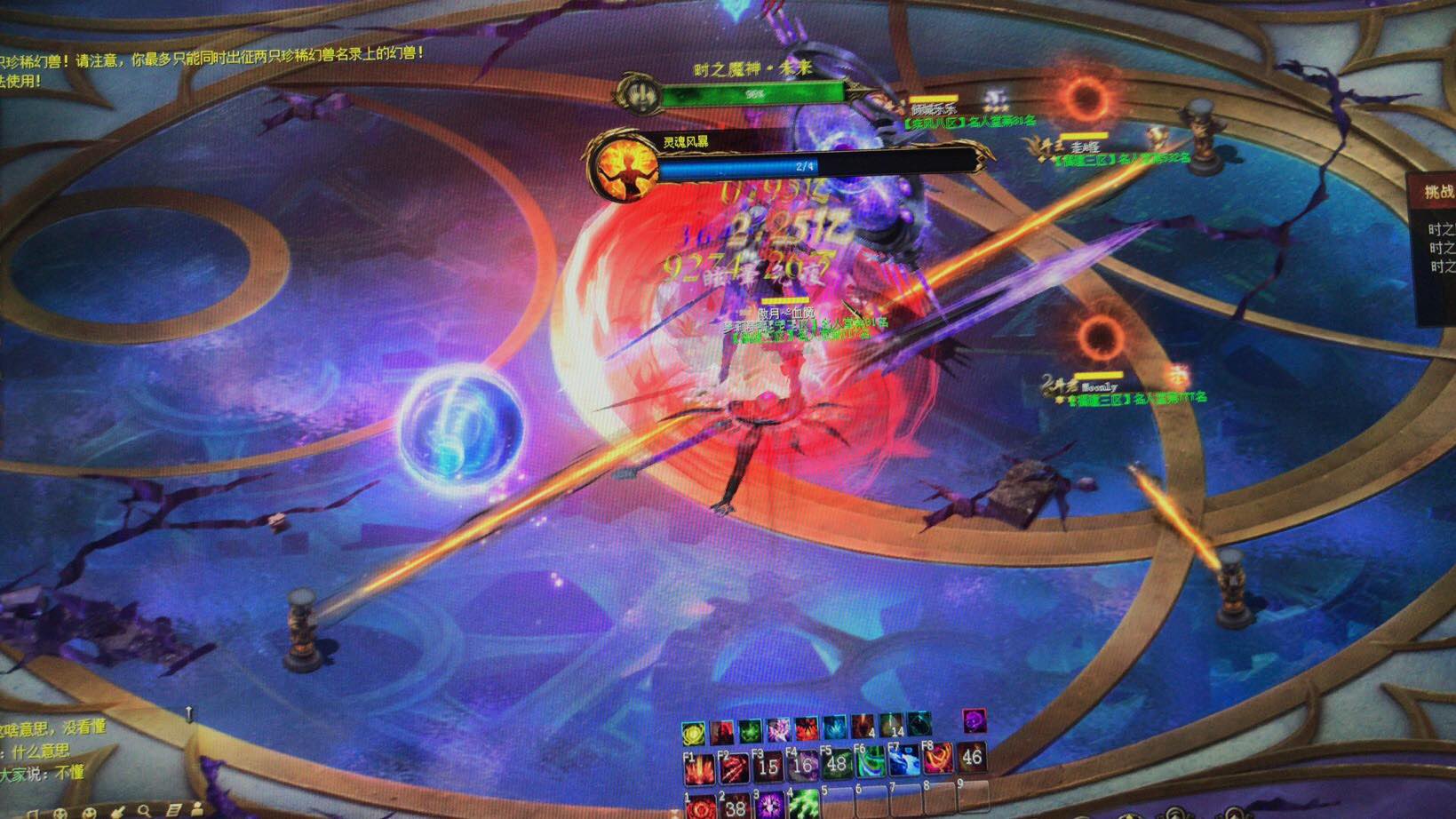Open the list icon in the chat toolbar

point(174,811)
